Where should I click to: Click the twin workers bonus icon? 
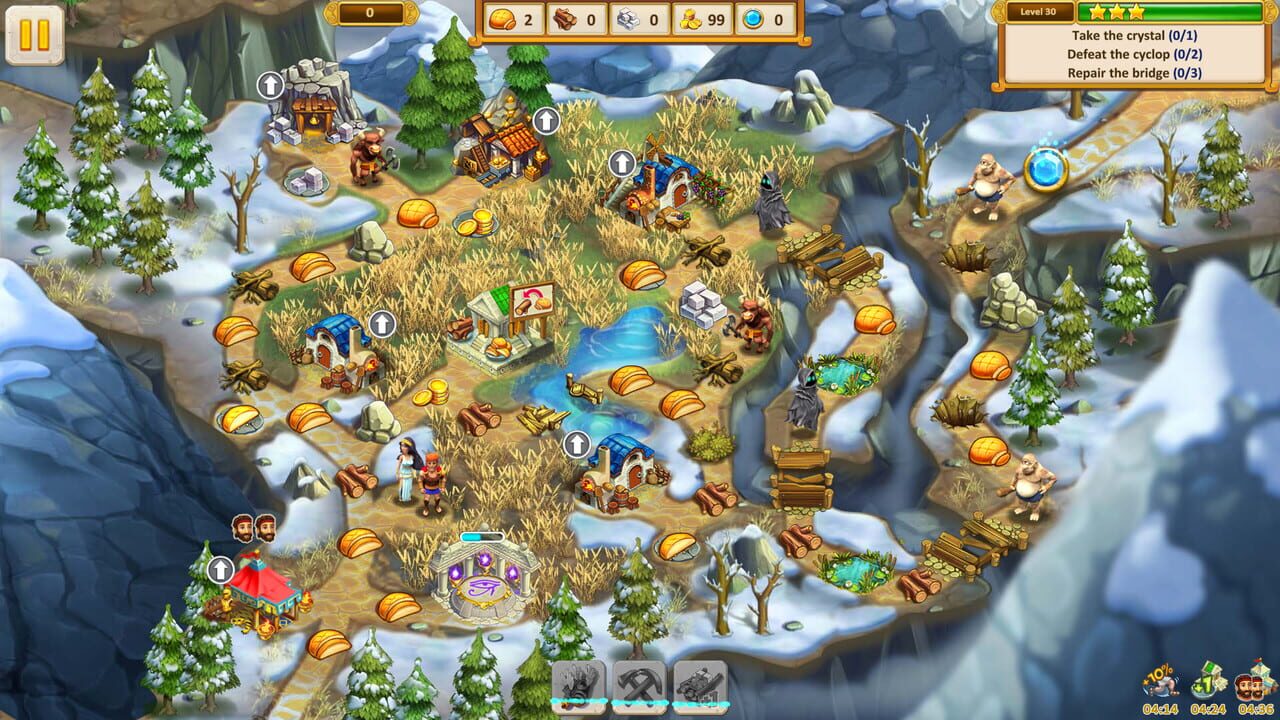pyautogui.click(x=1254, y=680)
